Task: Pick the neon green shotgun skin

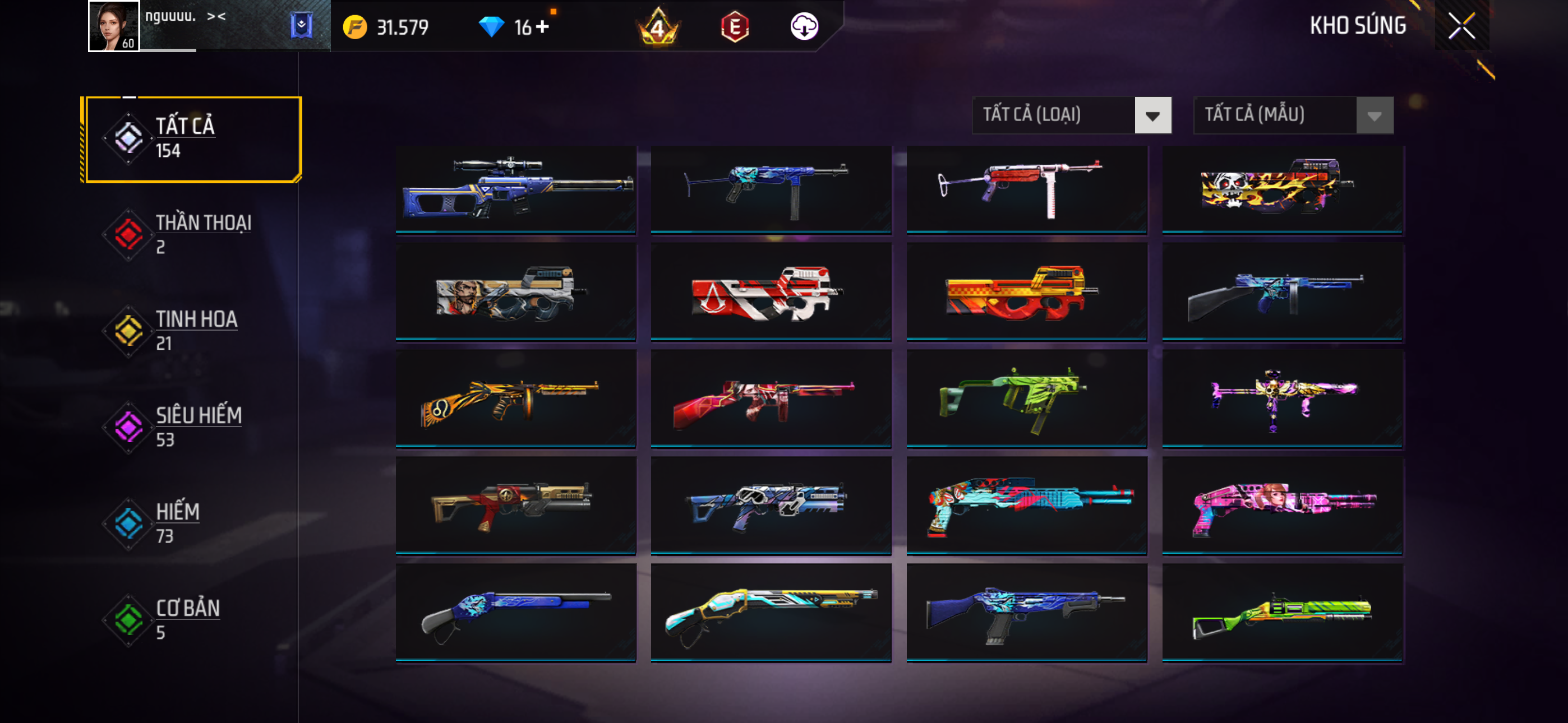Action: 1282,612
